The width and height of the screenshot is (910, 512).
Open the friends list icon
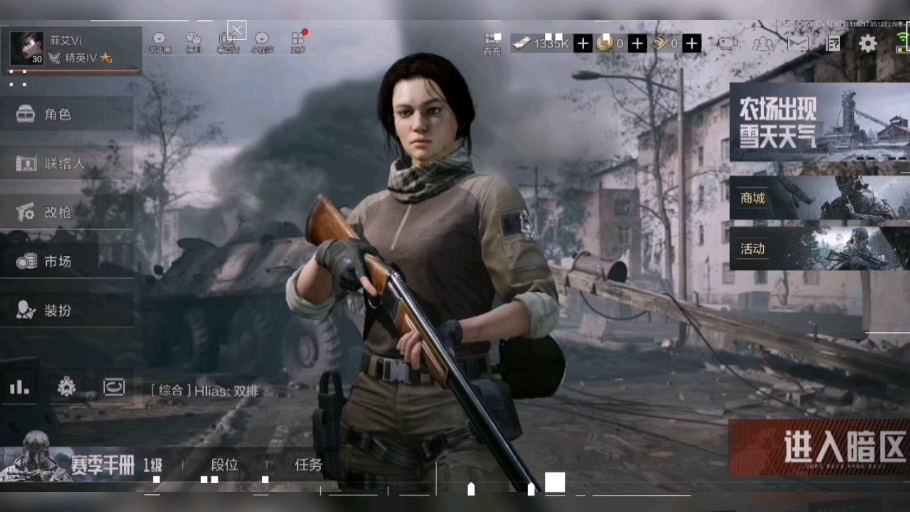(763, 43)
